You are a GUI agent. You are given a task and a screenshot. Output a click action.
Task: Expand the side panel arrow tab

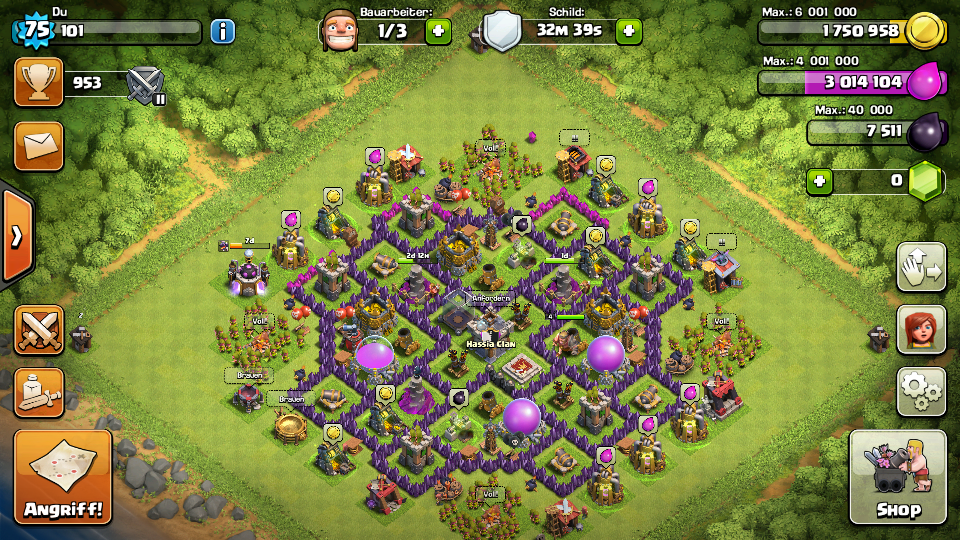coord(17,236)
